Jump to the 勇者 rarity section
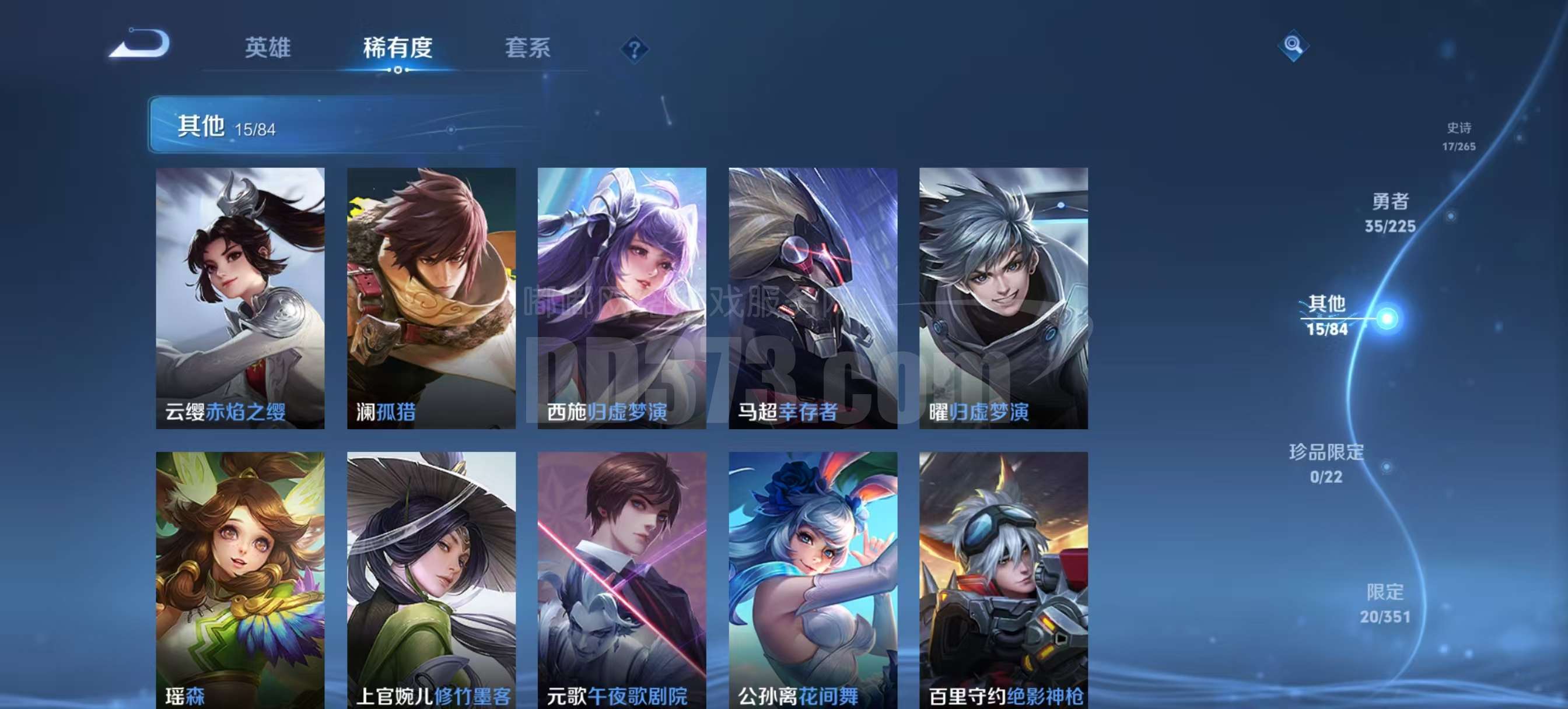 coord(1389,213)
